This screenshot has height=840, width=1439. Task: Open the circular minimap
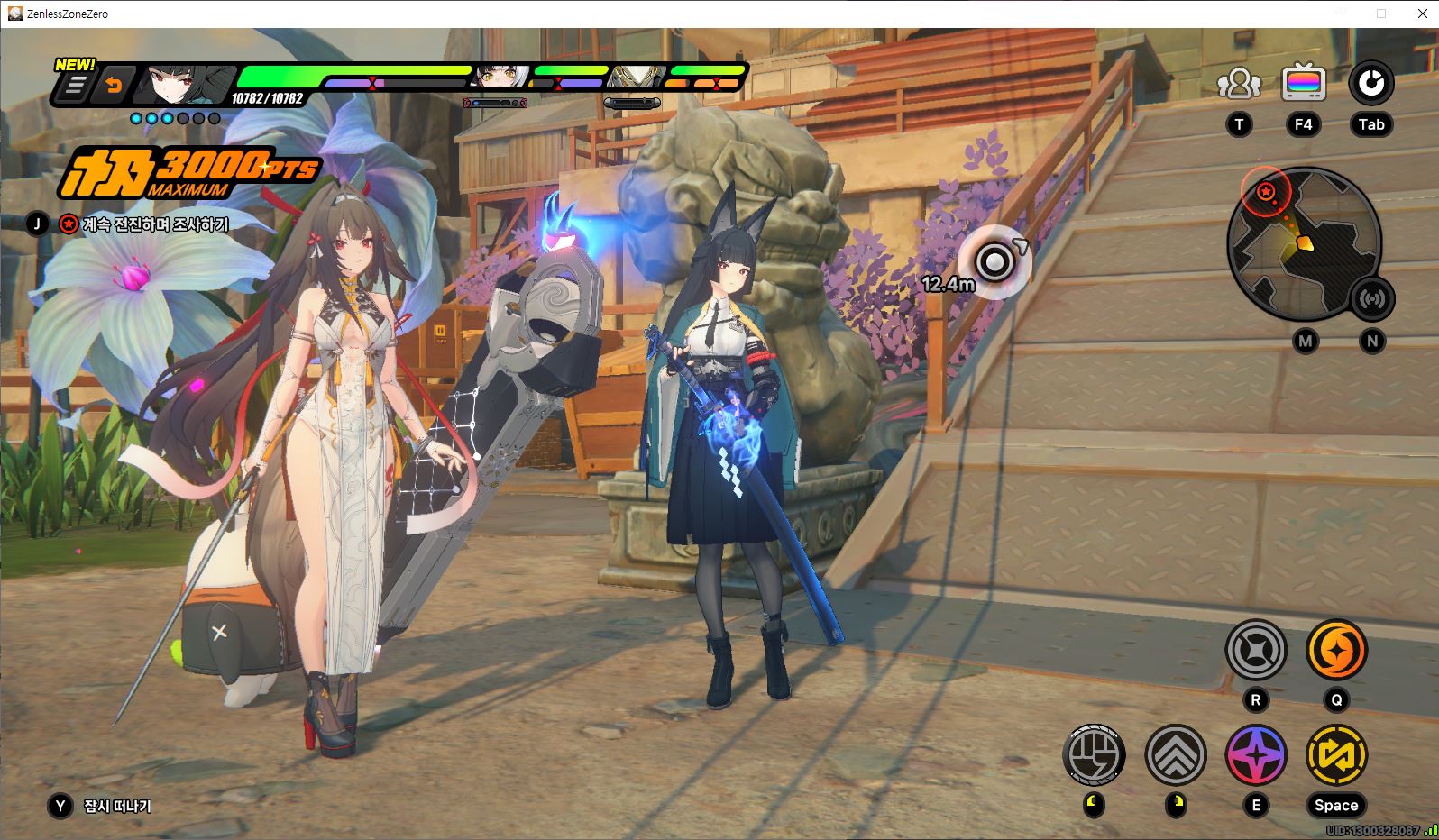click(1302, 243)
